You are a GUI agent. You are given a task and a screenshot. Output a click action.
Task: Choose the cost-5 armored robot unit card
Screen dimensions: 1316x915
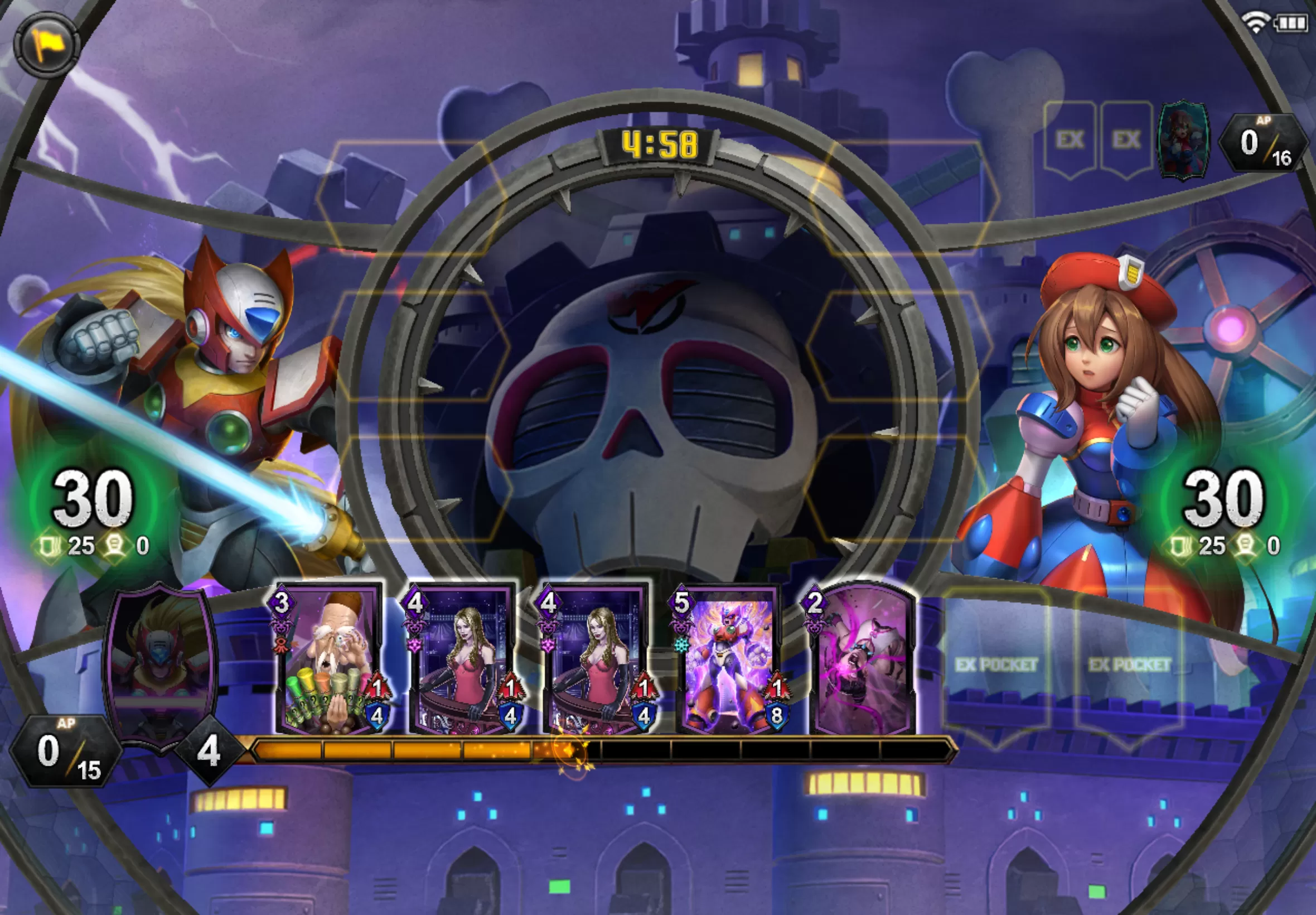[x=730, y=659]
